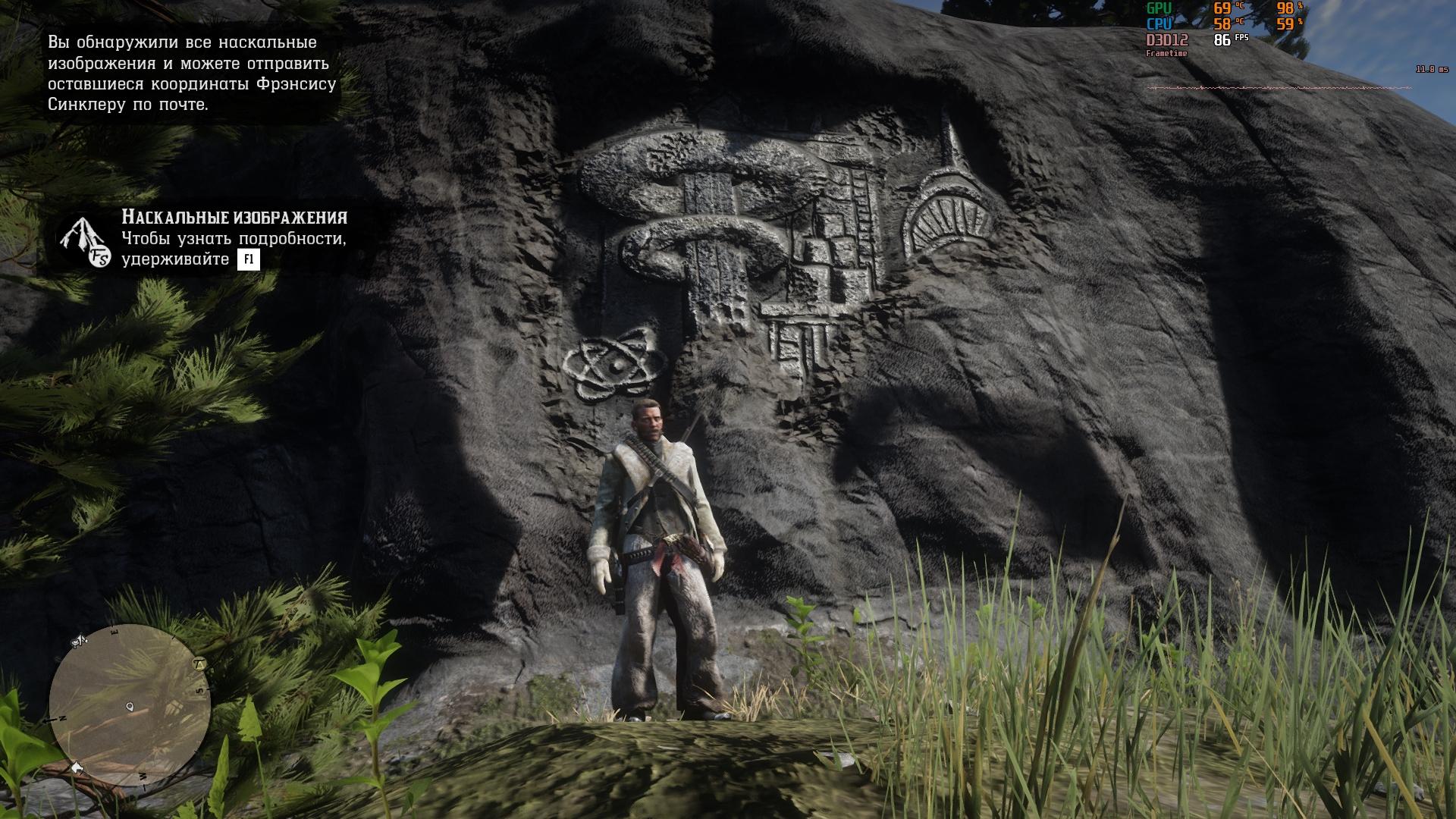
Task: Select the player location pin on the minimap
Action: [x=130, y=707]
